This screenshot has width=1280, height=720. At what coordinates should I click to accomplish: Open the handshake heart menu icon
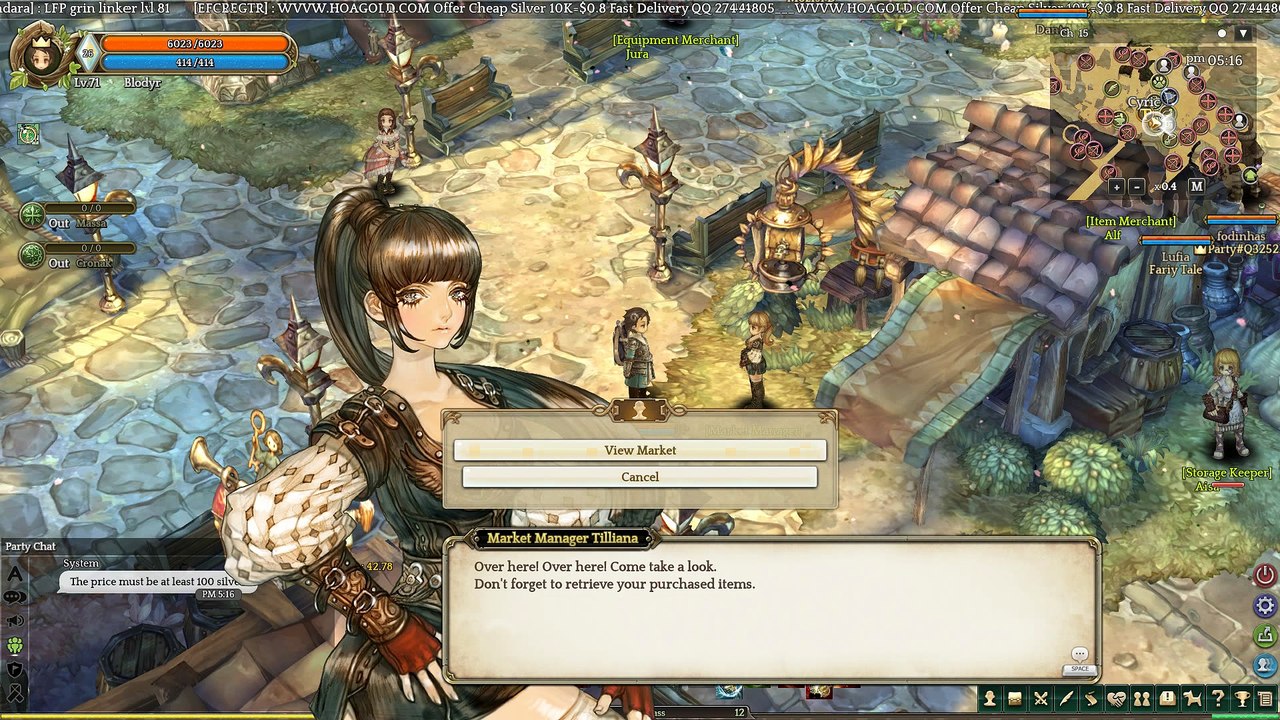point(1116,699)
